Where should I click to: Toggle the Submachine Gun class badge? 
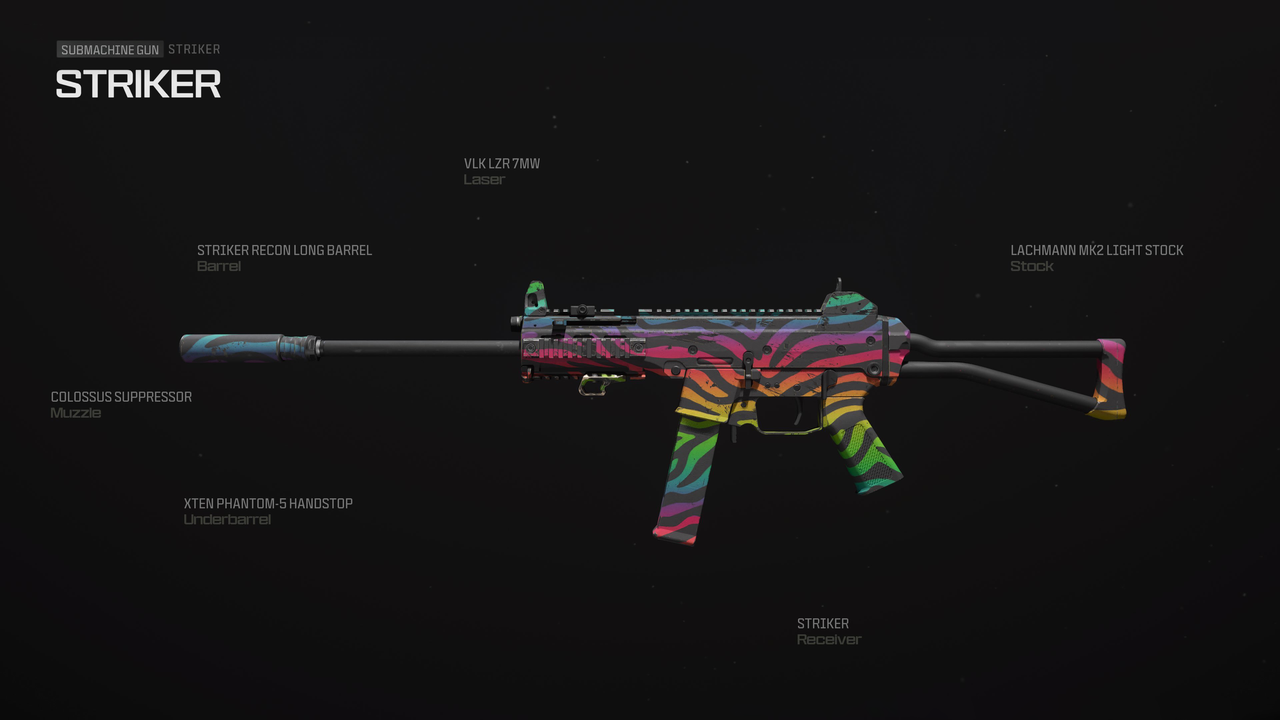[x=109, y=48]
